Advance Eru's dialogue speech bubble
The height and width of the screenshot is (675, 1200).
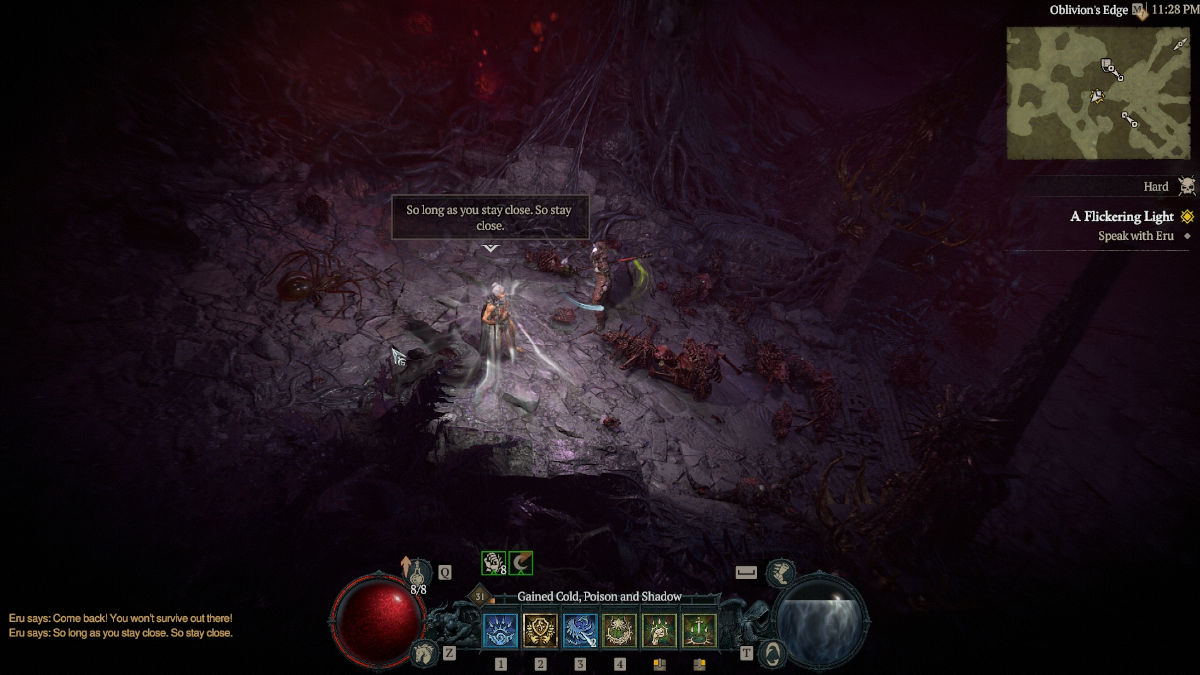[490, 218]
